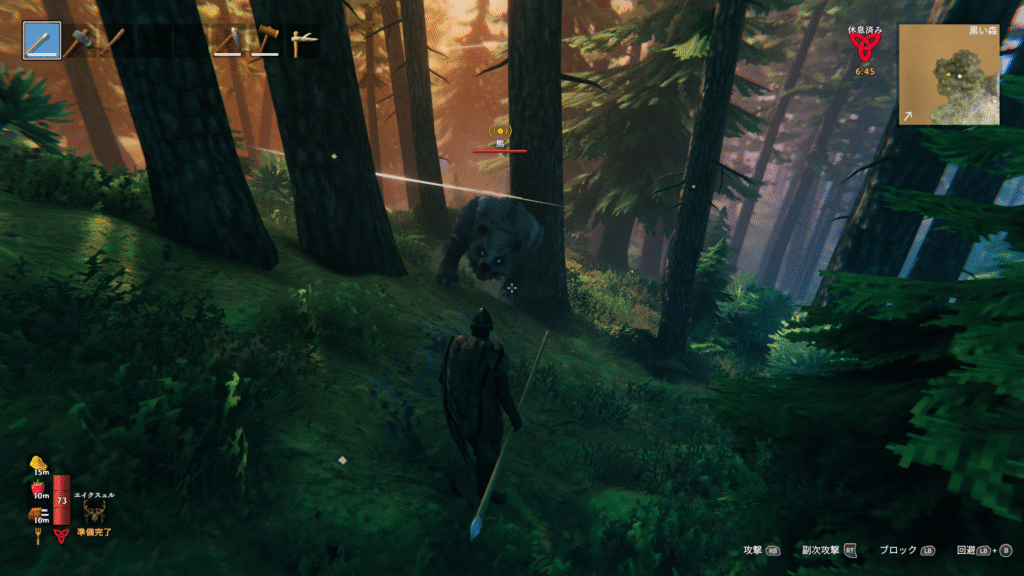Click the cooked meat food icon
Viewport: 1024px width, 576px height.
pos(37,513)
